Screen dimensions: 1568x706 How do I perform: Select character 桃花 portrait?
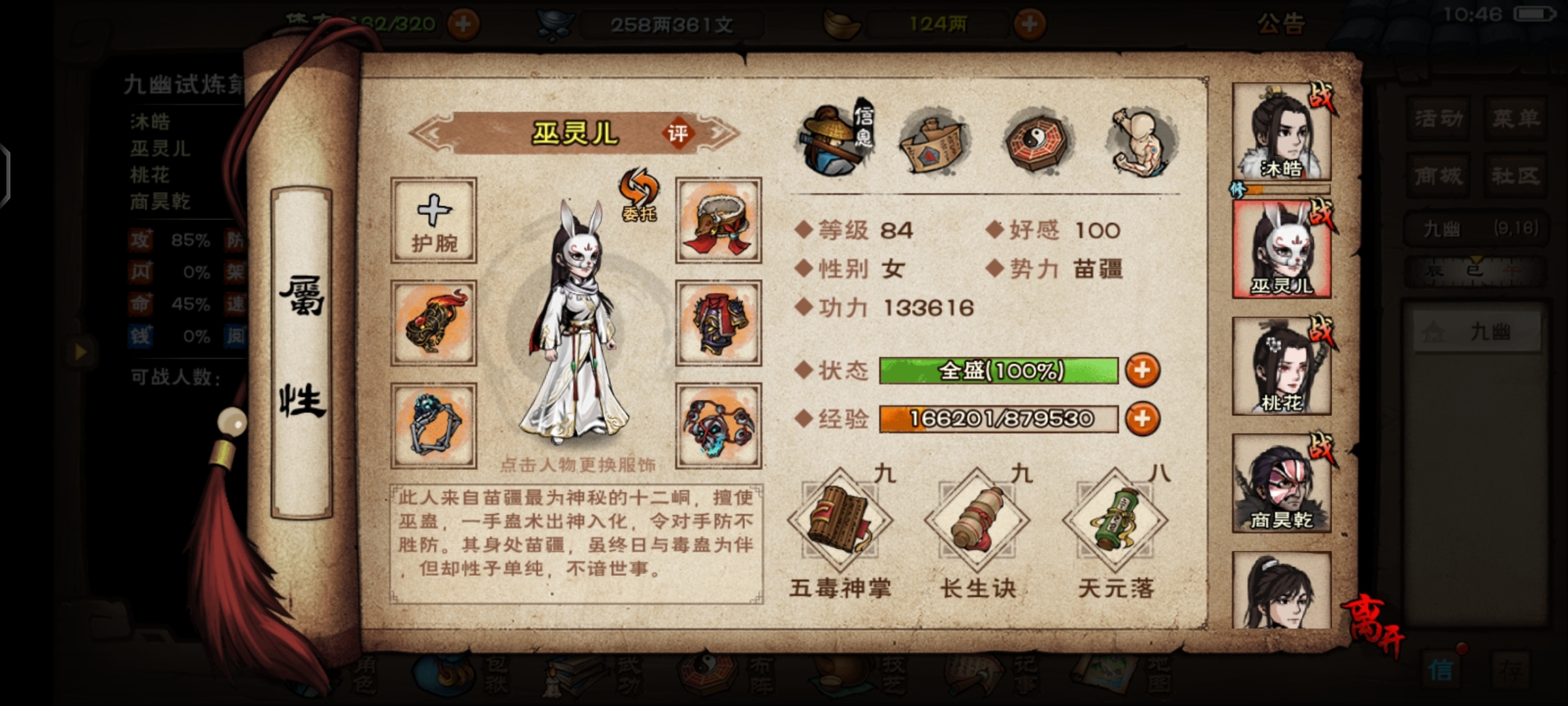coord(1281,366)
